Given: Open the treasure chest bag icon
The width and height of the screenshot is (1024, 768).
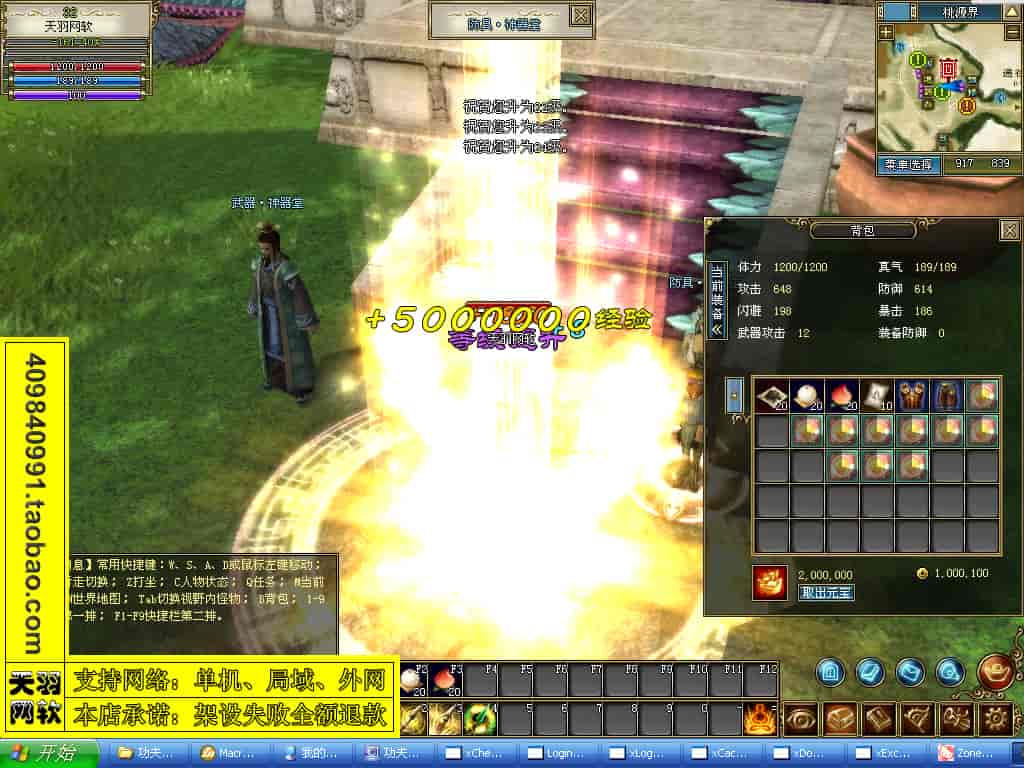Looking at the screenshot, I should tap(841, 718).
